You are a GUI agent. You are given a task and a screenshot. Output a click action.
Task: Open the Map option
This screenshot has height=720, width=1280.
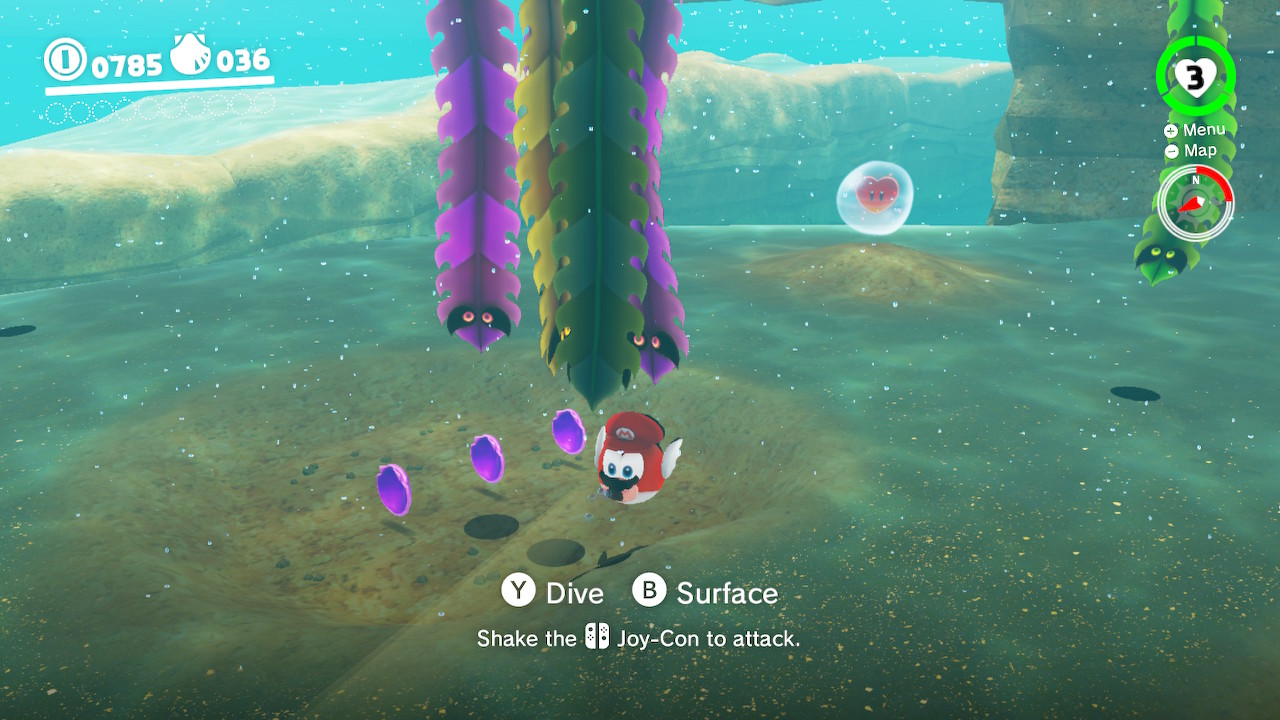[x=1191, y=151]
